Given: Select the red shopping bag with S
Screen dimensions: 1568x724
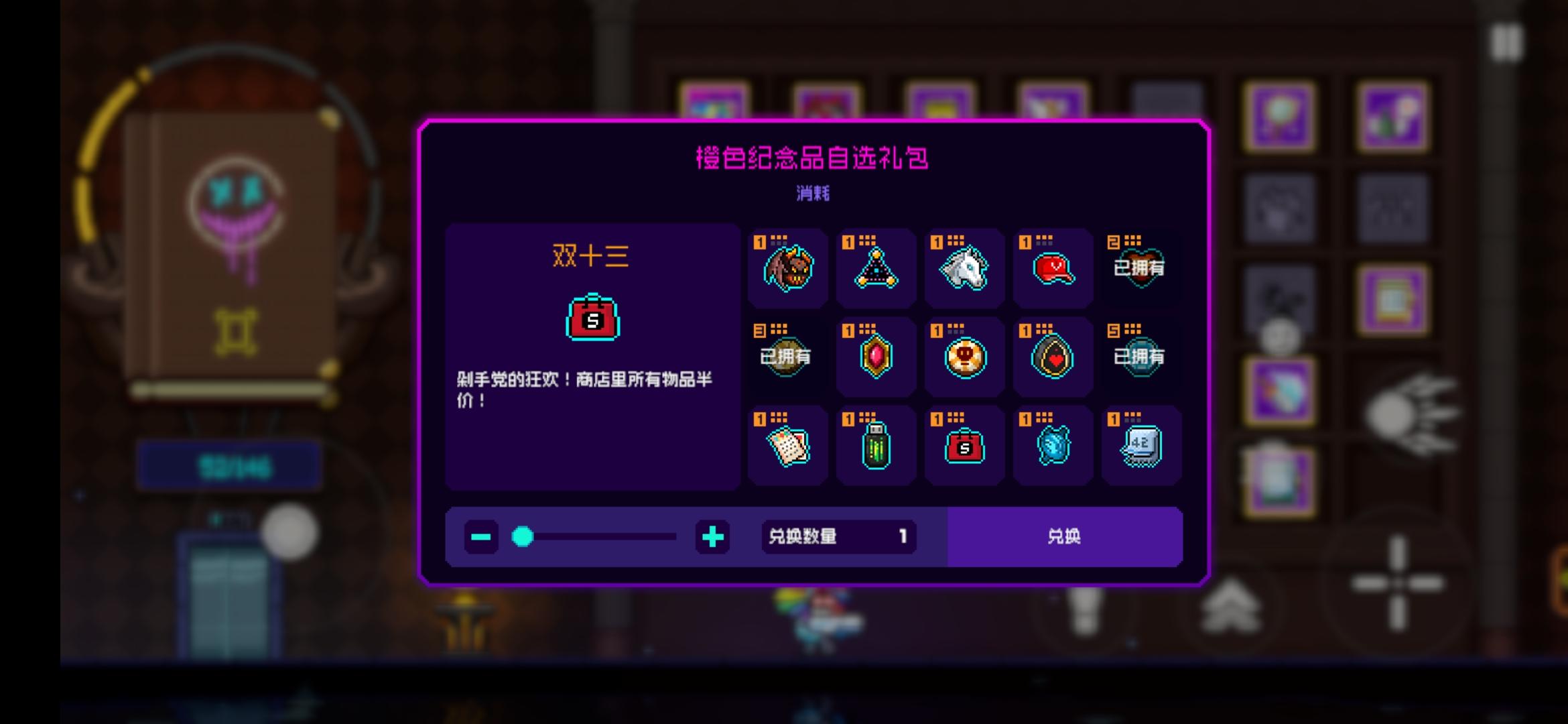Looking at the screenshot, I should 965,445.
